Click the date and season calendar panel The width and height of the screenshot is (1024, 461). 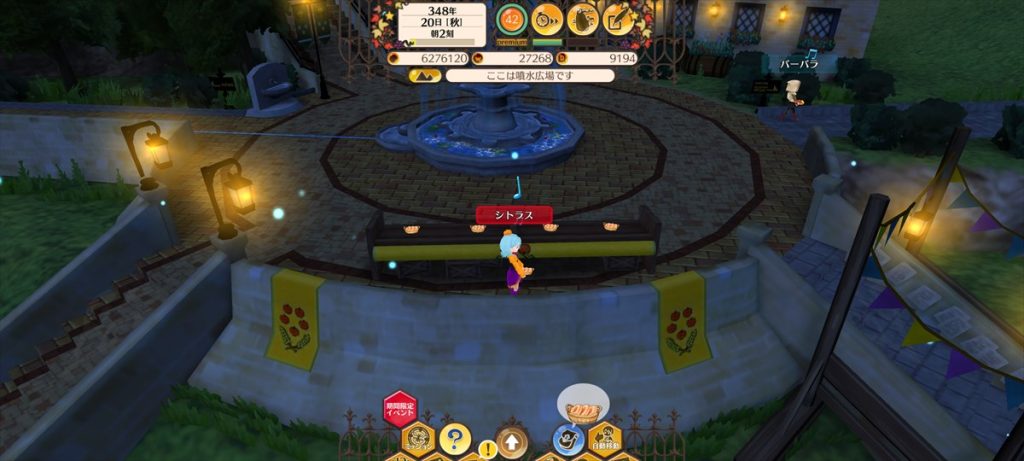point(441,21)
